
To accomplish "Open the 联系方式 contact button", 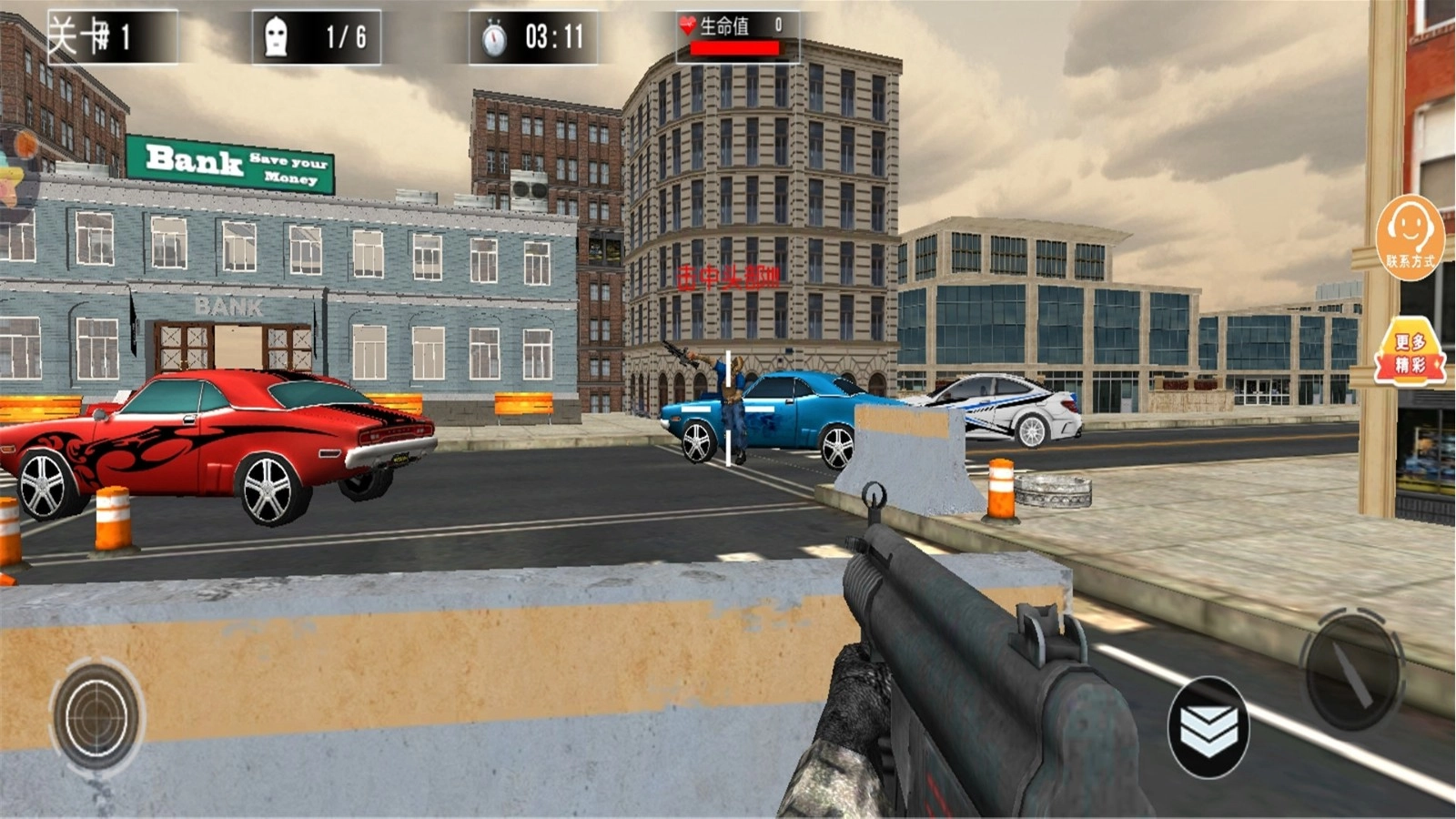I will pyautogui.click(x=1410, y=236).
